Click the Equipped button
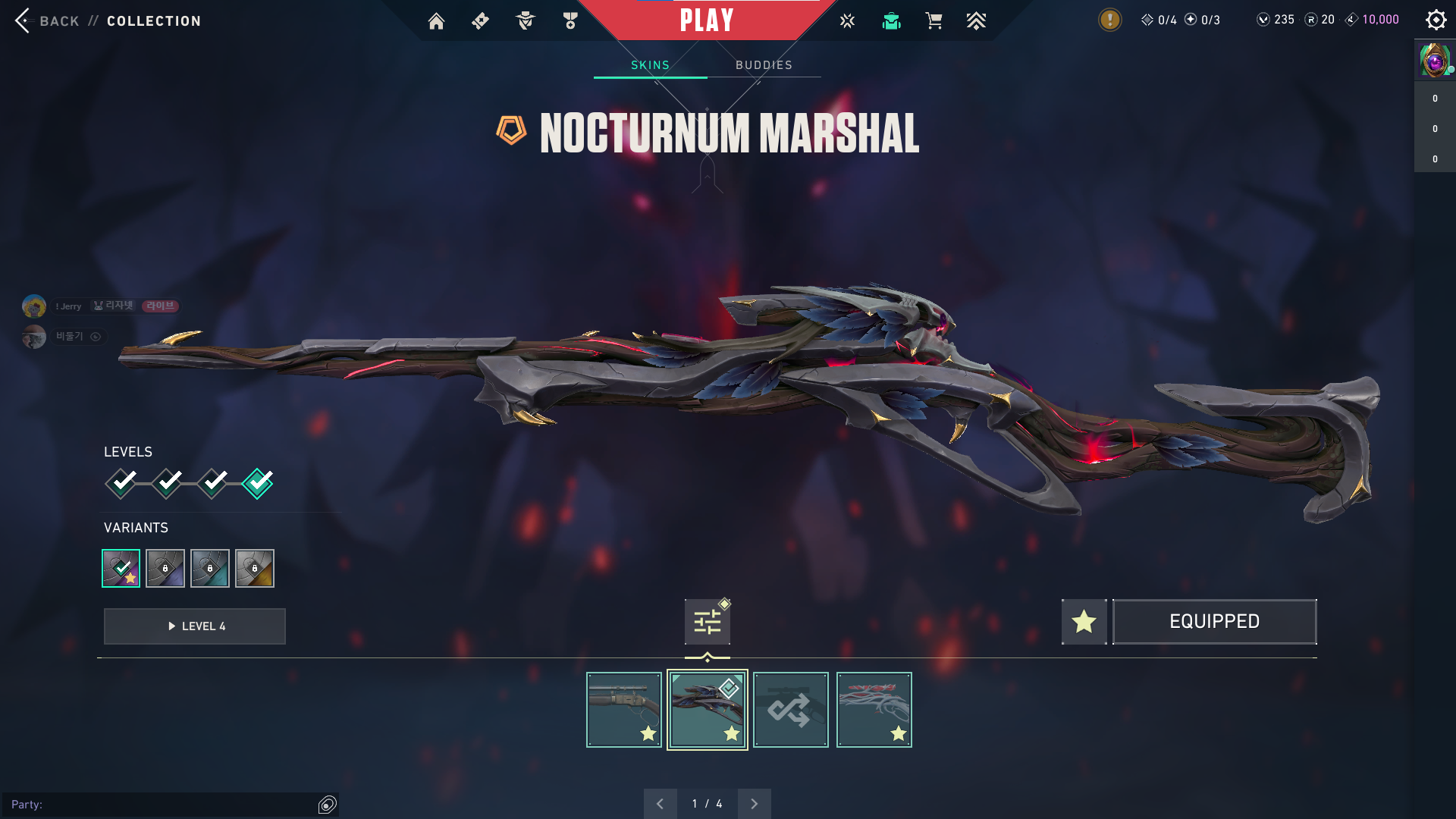Screen dimensions: 1456x819 (x=1214, y=622)
